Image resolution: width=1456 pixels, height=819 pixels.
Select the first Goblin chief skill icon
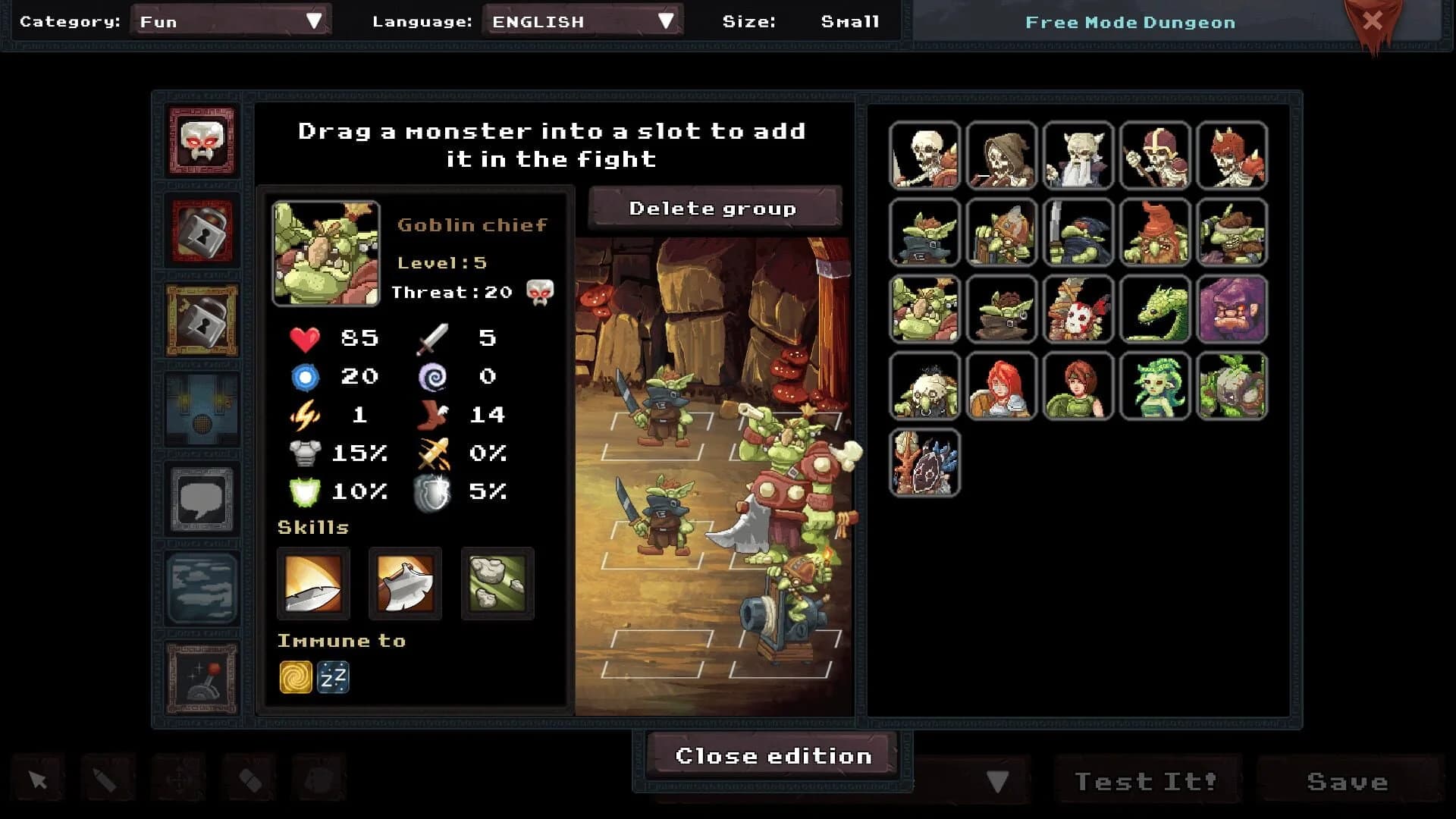pyautogui.click(x=313, y=584)
